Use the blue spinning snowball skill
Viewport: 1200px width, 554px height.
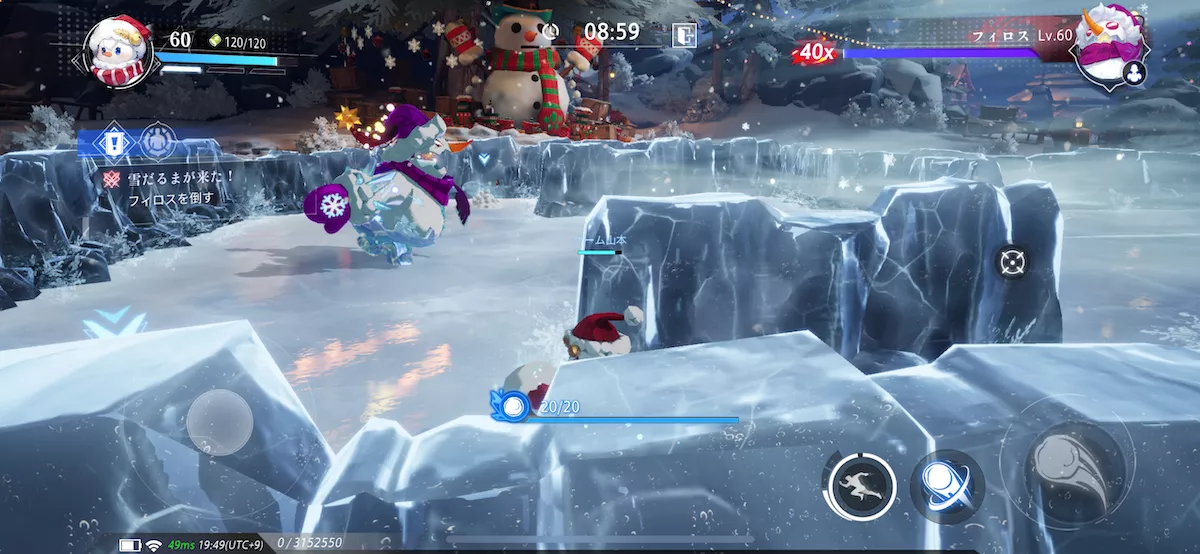point(946,486)
